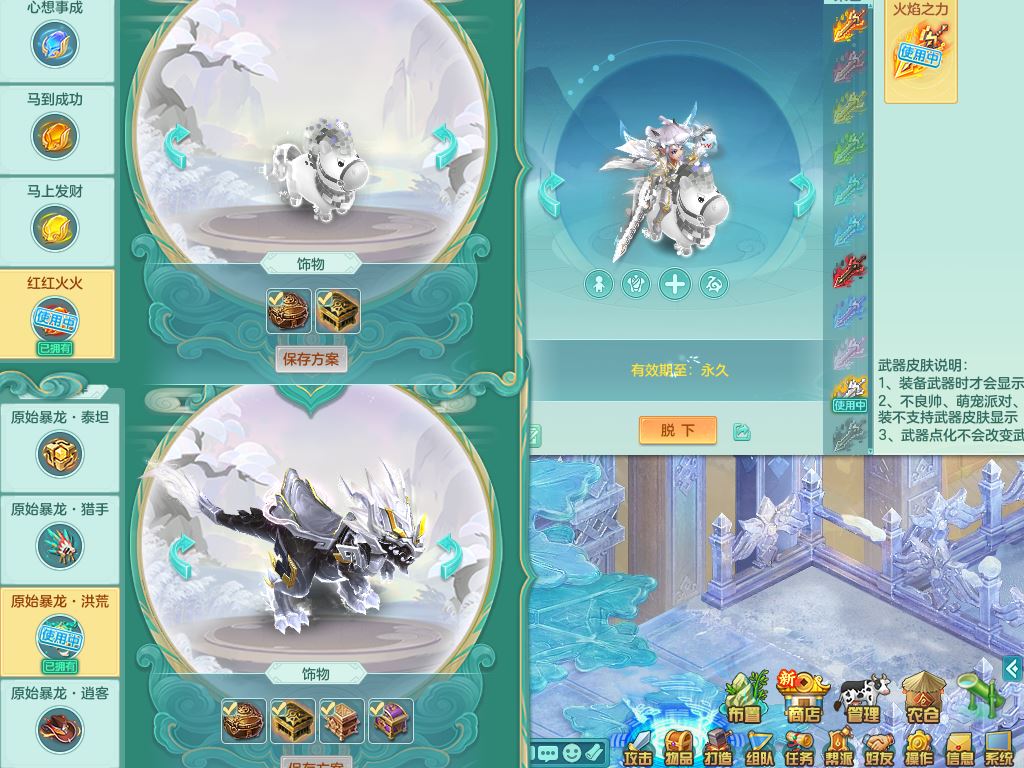The image size is (1024, 768).
Task: Click the share icon beside 脱下
Action: [x=741, y=431]
